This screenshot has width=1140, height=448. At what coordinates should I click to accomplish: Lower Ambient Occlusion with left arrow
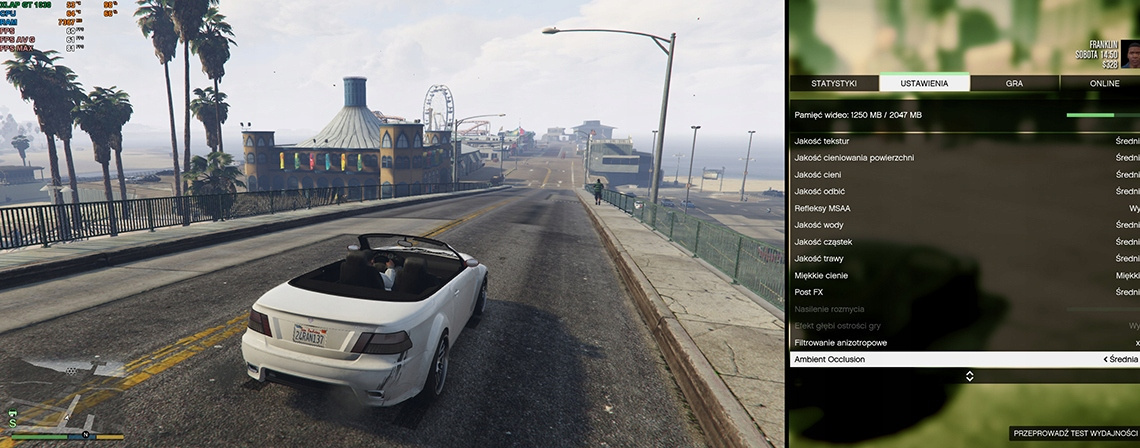click(1105, 359)
